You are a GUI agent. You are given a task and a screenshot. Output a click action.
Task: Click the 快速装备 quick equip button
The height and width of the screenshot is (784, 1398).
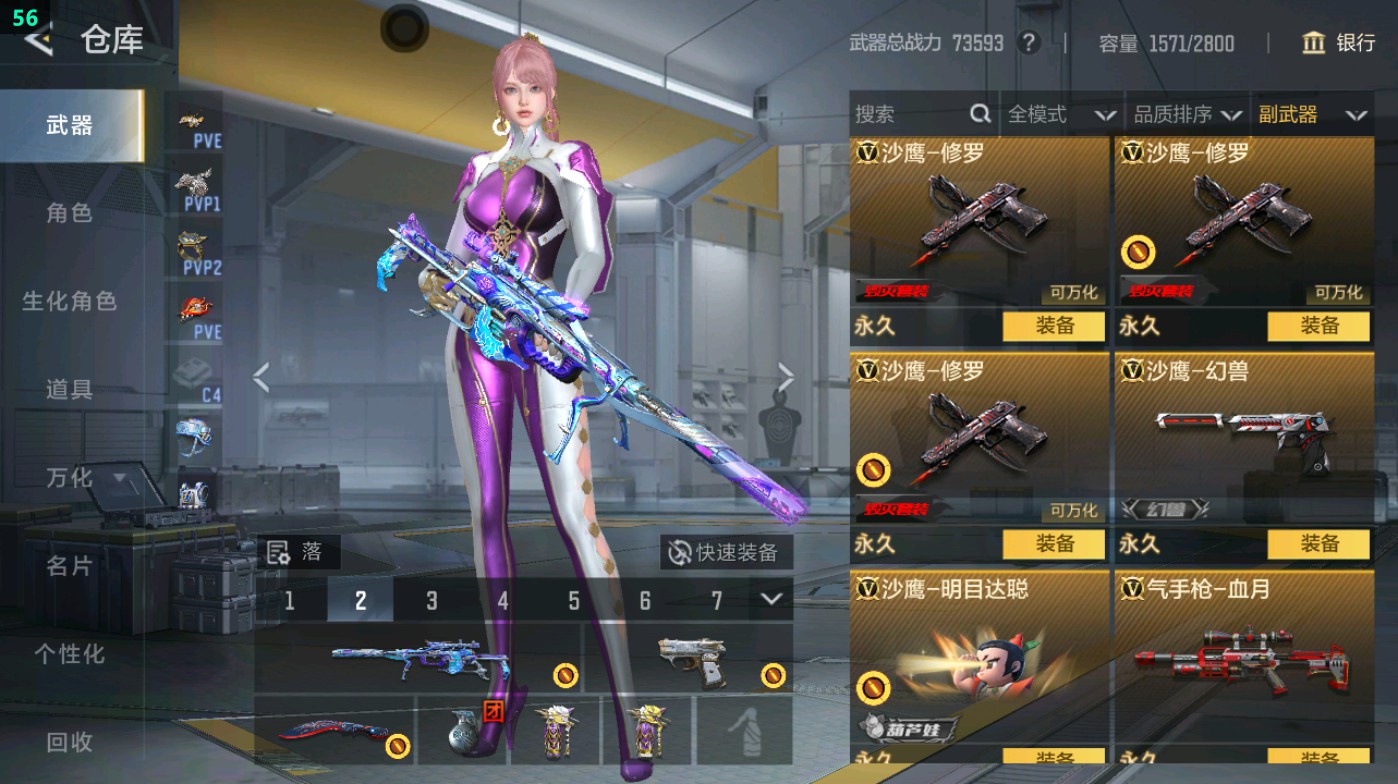click(x=725, y=550)
